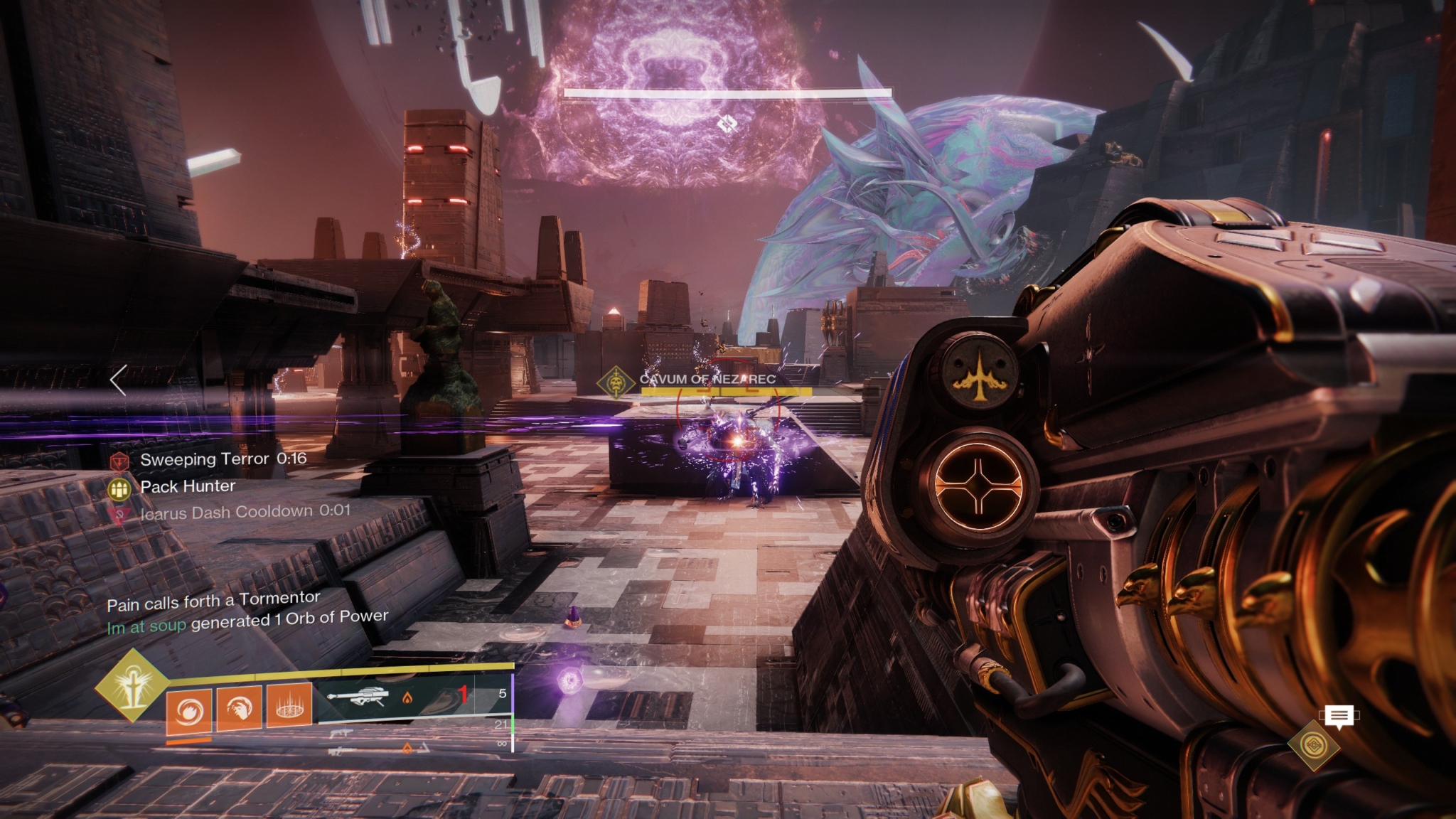Cast the rift class ability icon
The width and height of the screenshot is (1456, 819).
coord(289,705)
